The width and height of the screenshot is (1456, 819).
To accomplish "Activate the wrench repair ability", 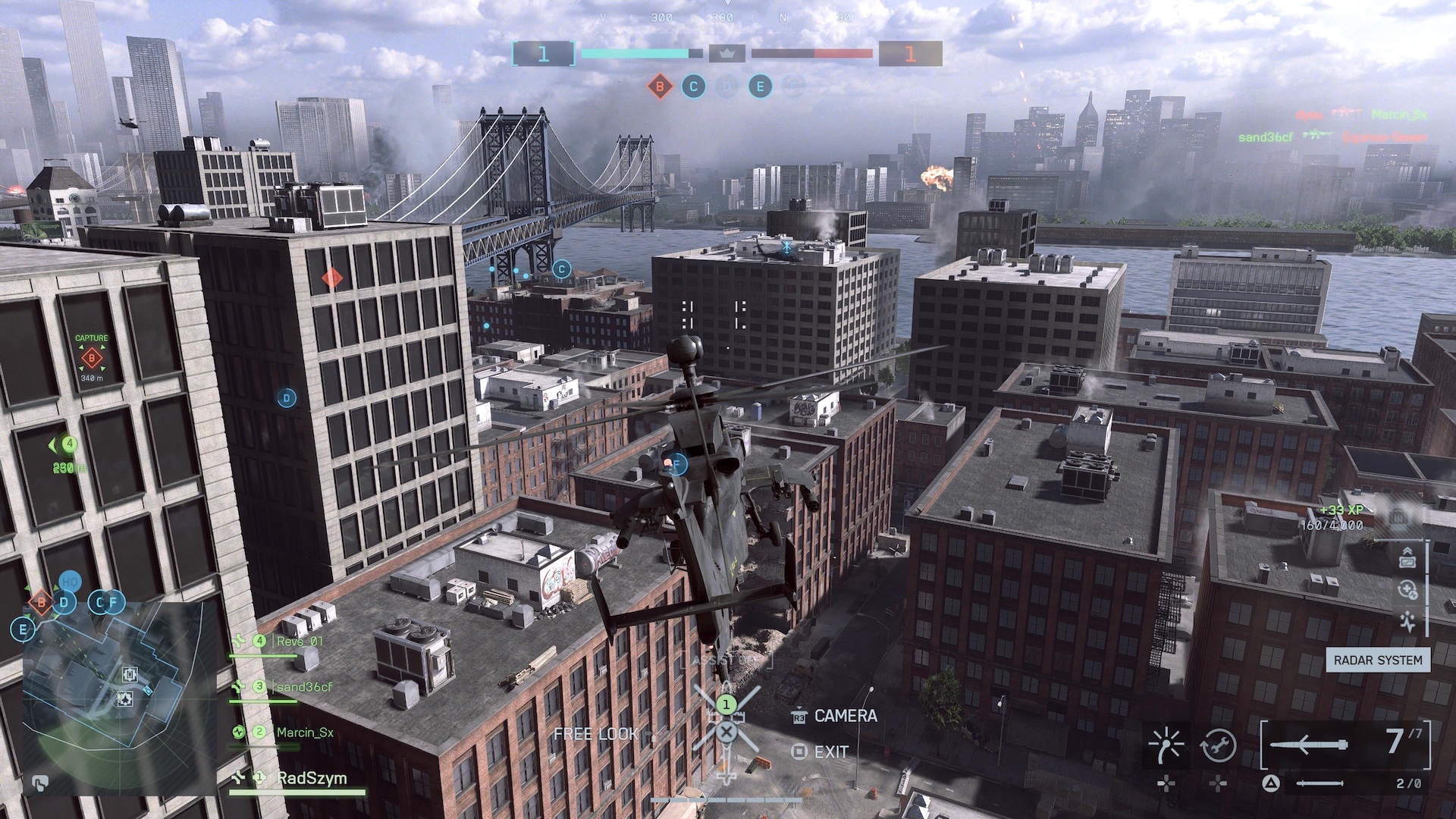I will [1218, 745].
